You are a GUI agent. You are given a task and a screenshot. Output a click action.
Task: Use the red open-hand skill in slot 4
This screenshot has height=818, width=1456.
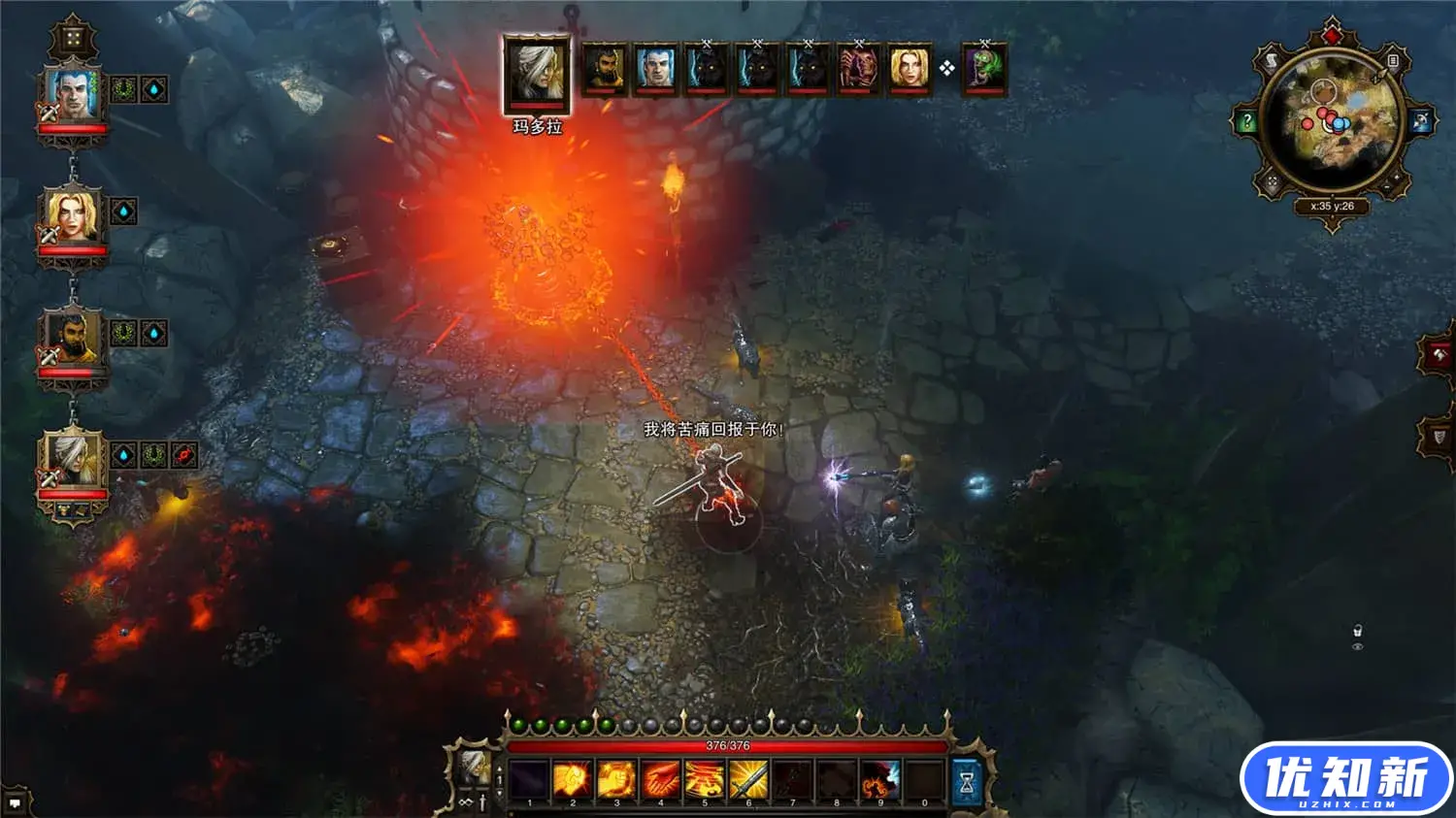click(661, 780)
